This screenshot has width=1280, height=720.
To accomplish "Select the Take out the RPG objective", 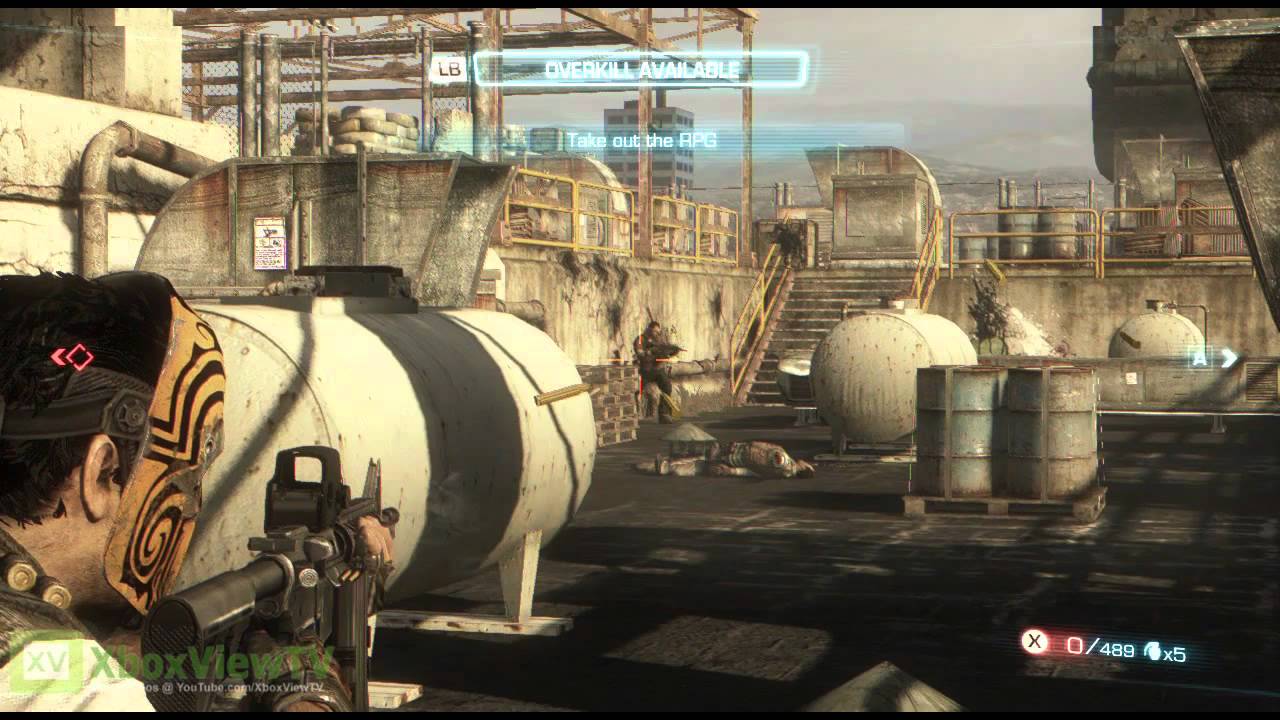I will 643,142.
